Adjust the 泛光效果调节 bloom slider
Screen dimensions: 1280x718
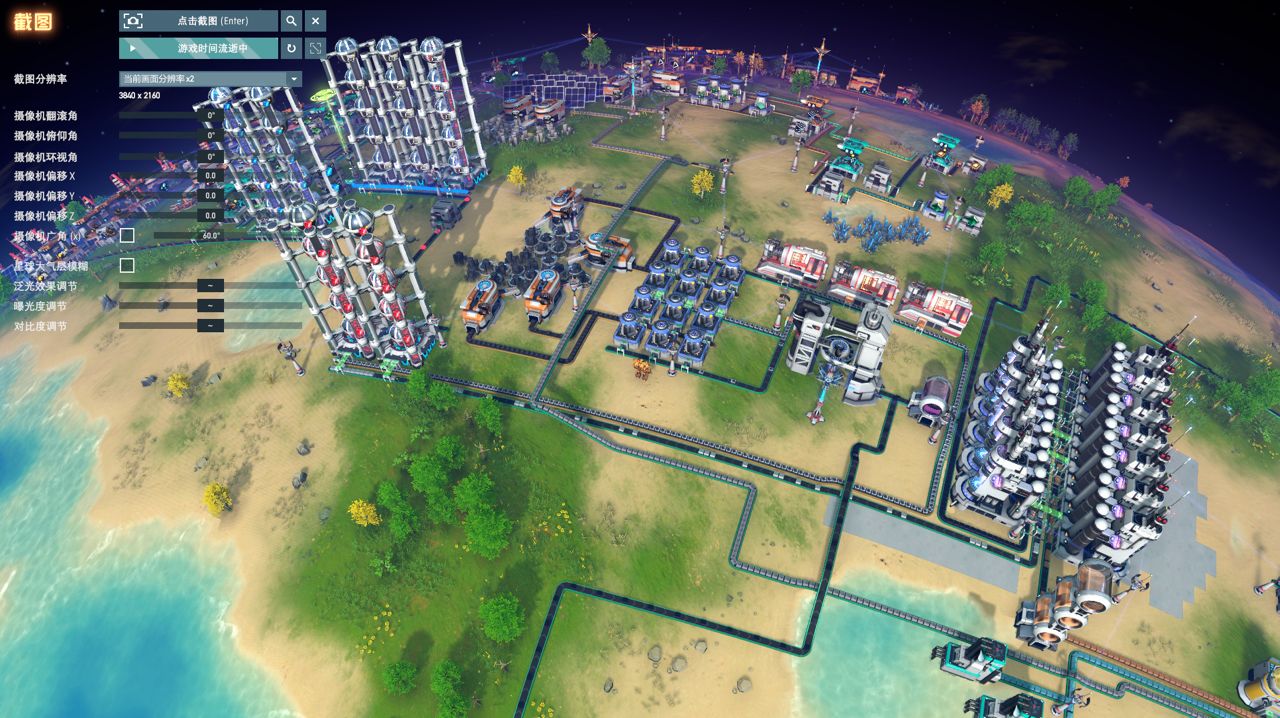click(x=210, y=286)
